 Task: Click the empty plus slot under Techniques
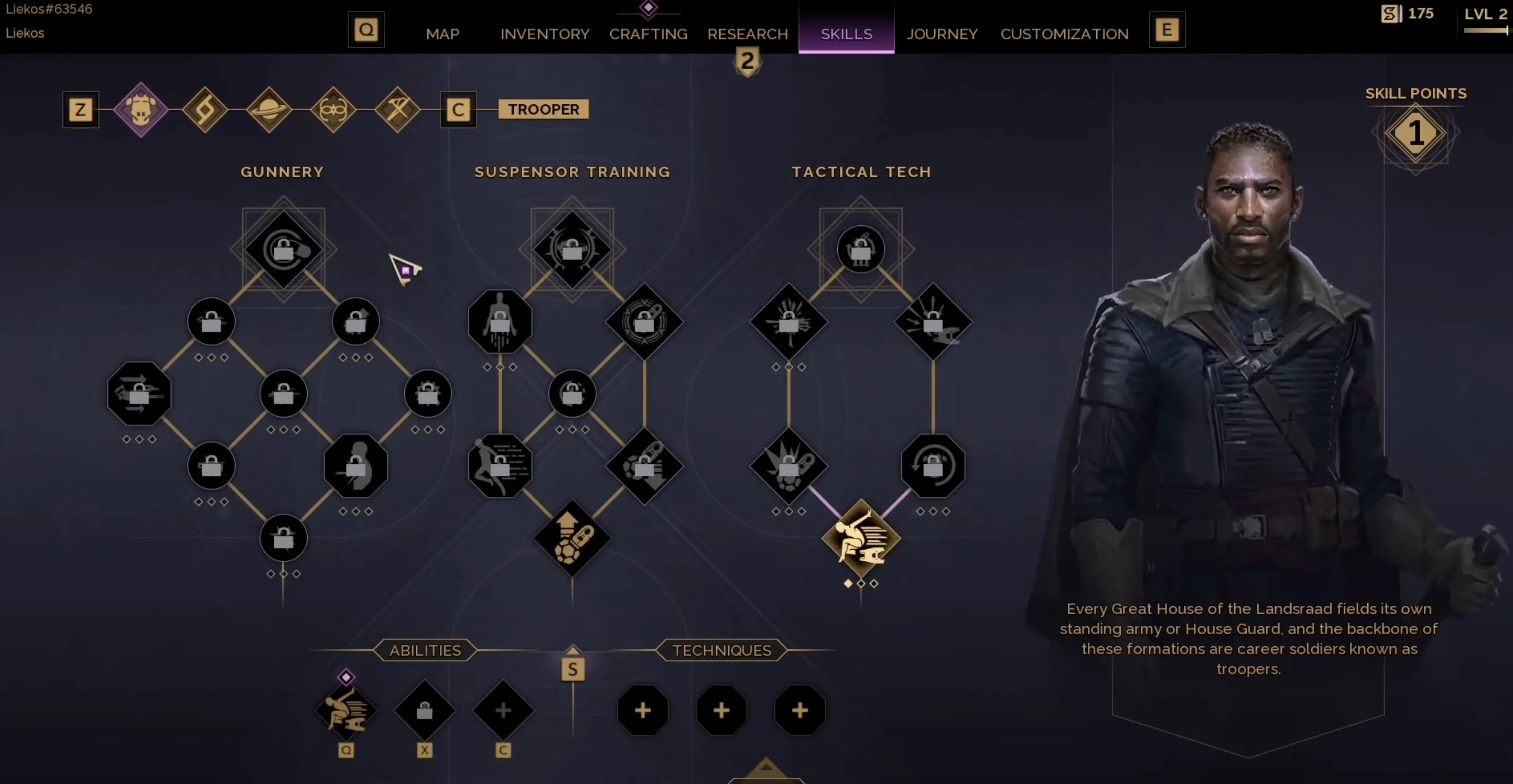coord(643,711)
